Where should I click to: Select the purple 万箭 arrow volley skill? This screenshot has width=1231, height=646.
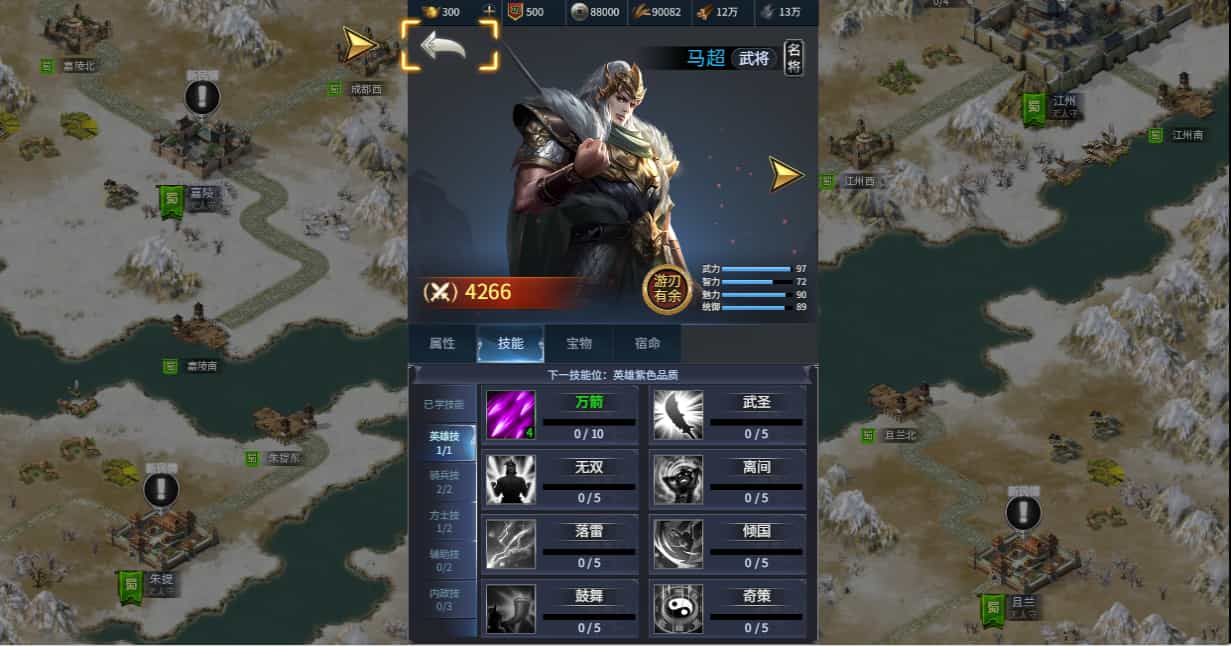[511, 415]
